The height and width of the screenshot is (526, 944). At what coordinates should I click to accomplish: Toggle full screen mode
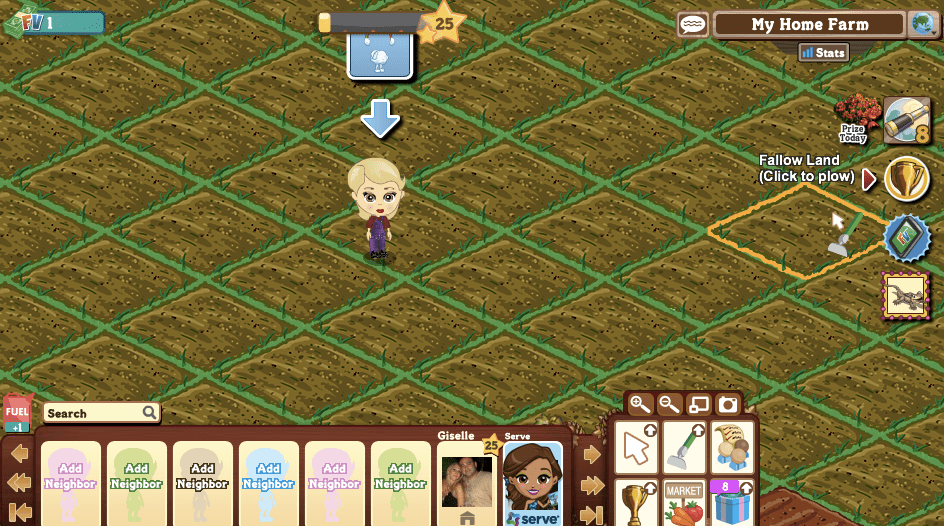(699, 405)
